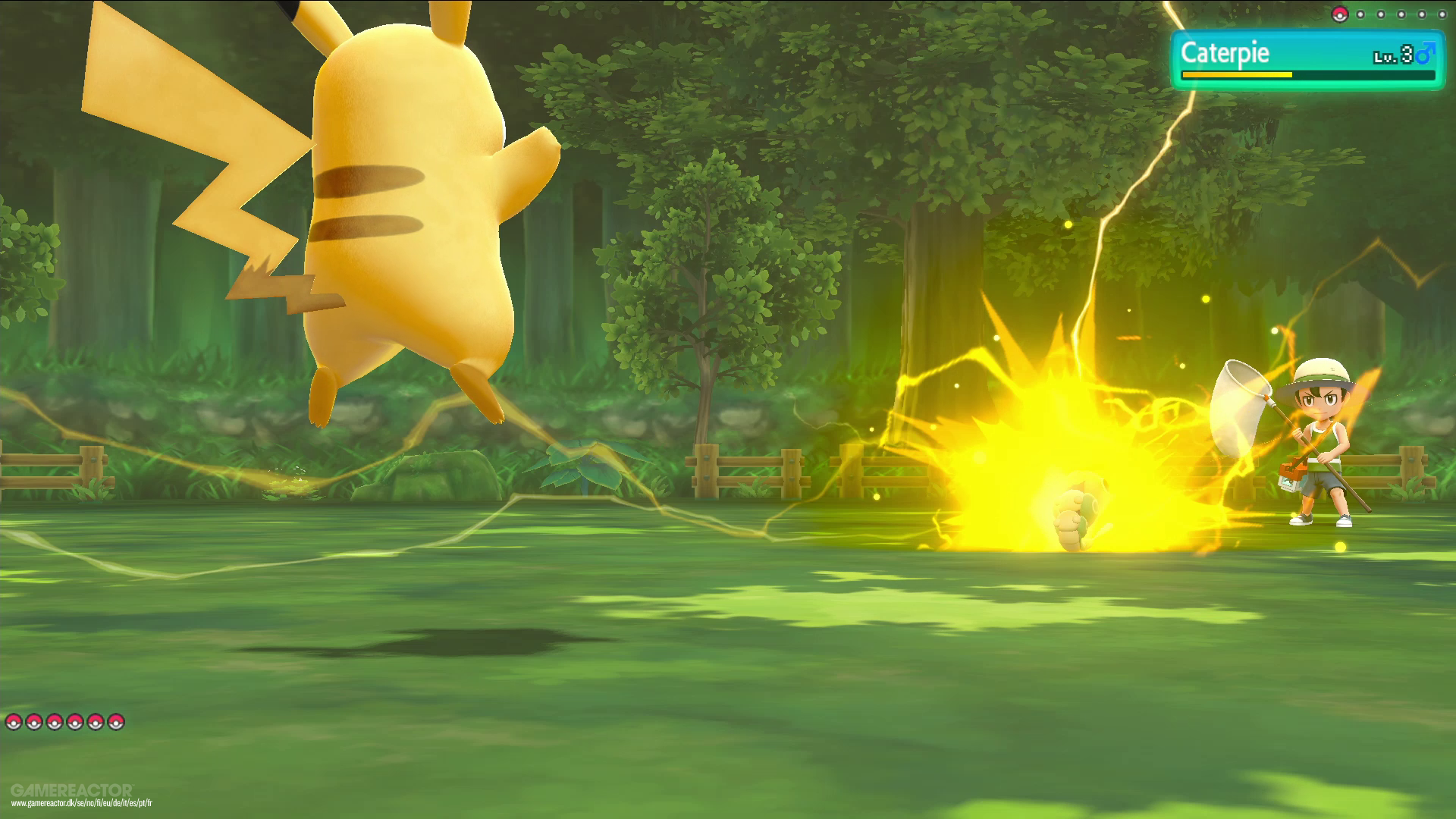1456x819 pixels.
Task: Select the first empty ball slot at top-right
Action: pos(1360,14)
